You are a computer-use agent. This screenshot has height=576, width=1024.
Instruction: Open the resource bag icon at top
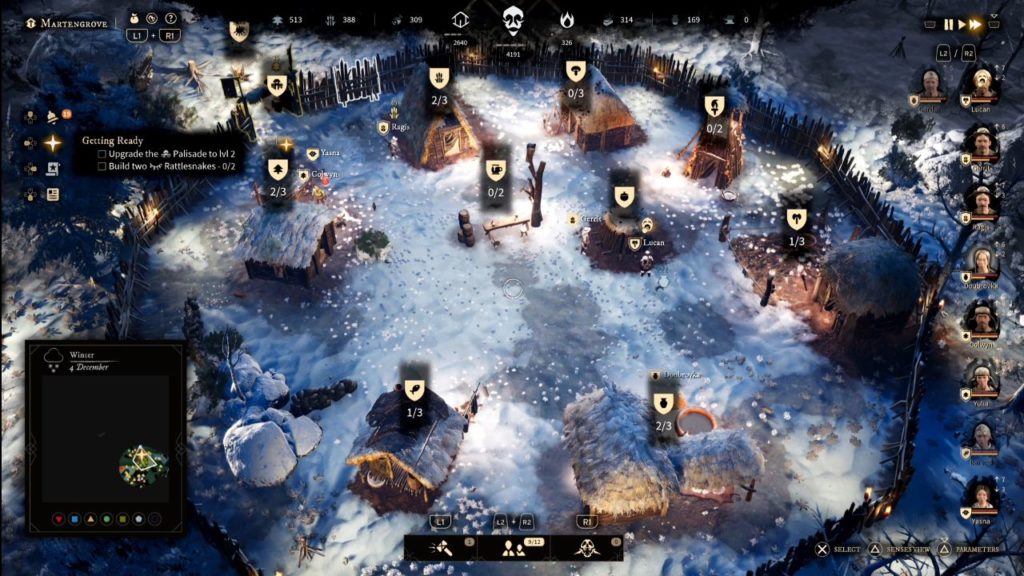135,18
